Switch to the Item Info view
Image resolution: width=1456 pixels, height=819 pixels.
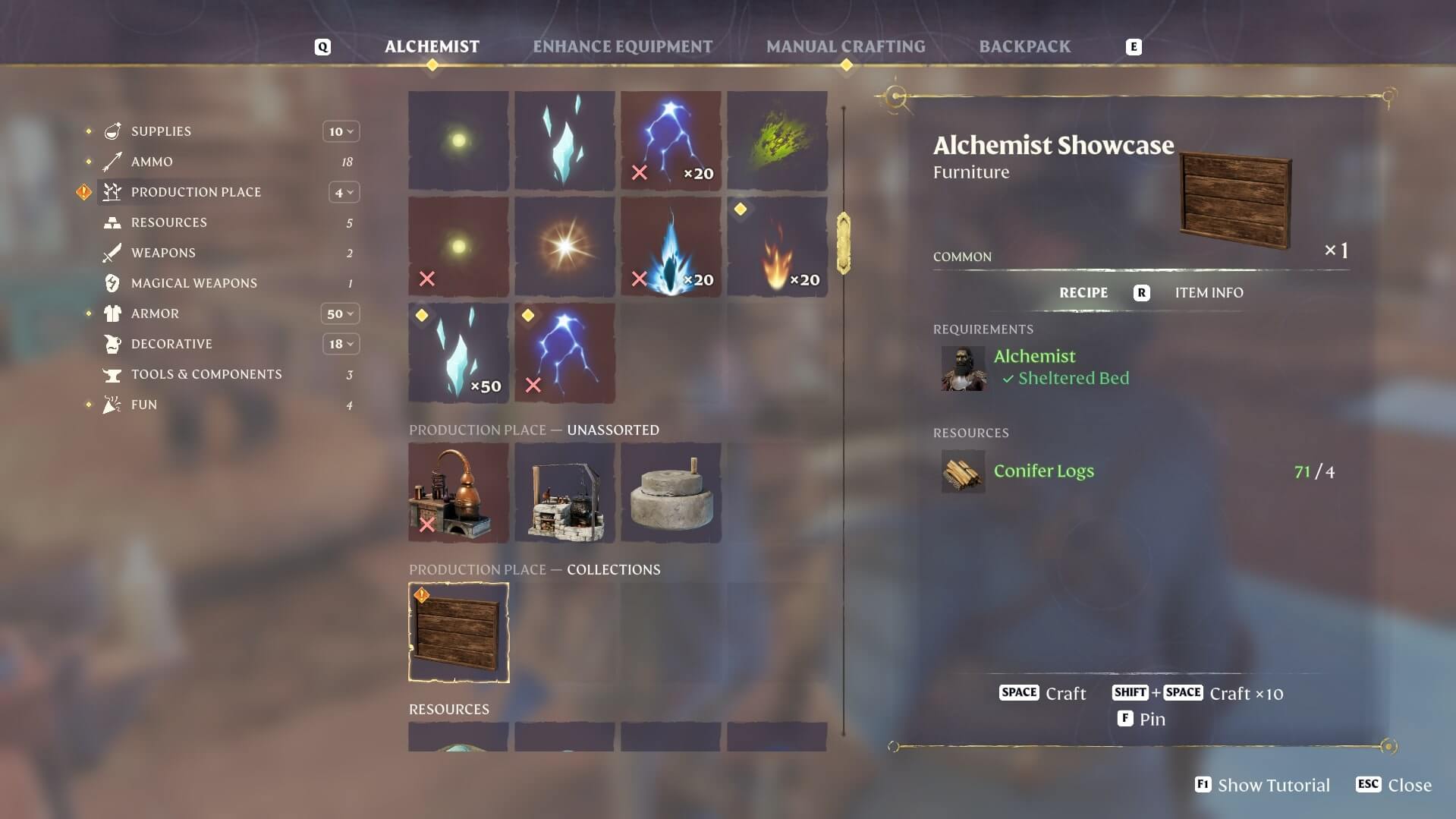[1209, 293]
